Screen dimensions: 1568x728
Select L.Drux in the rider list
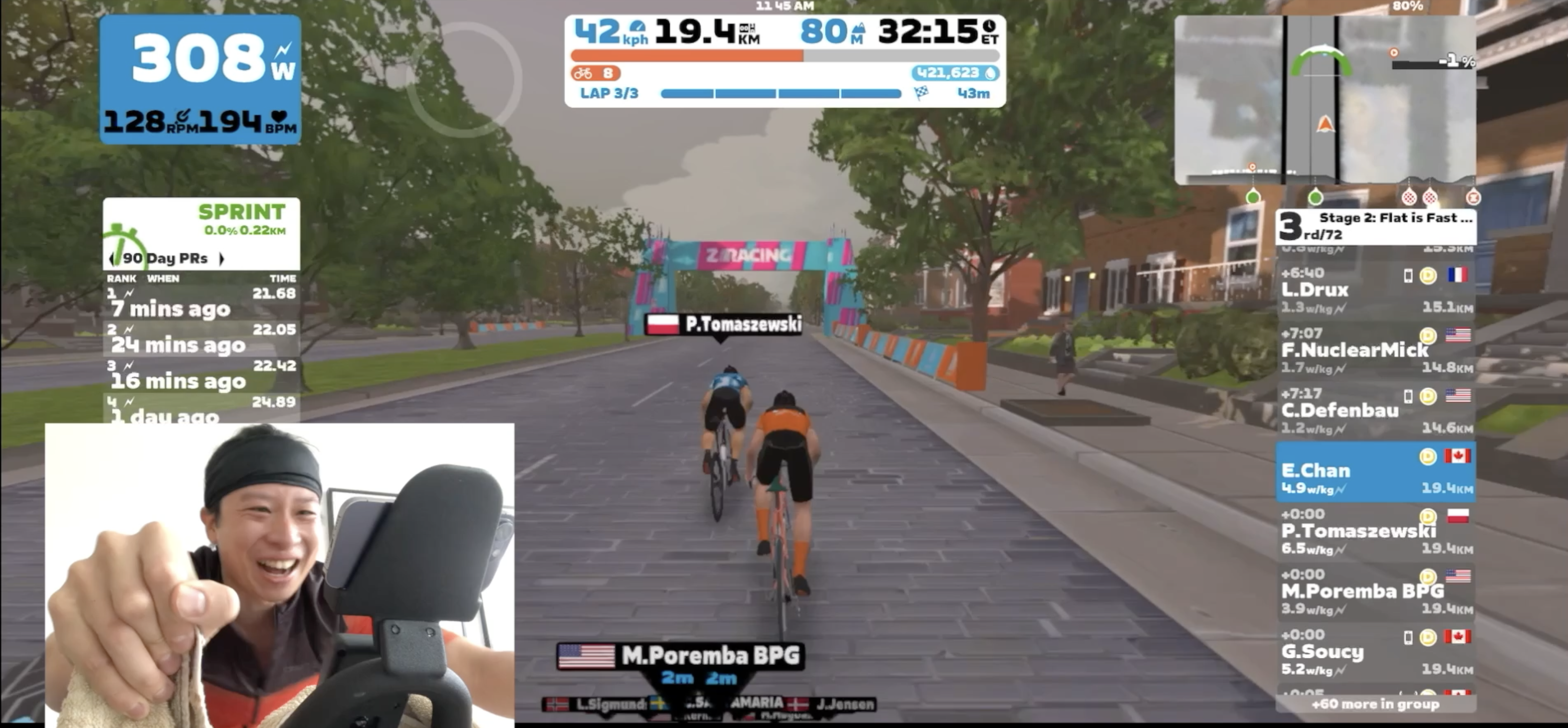point(1375,290)
